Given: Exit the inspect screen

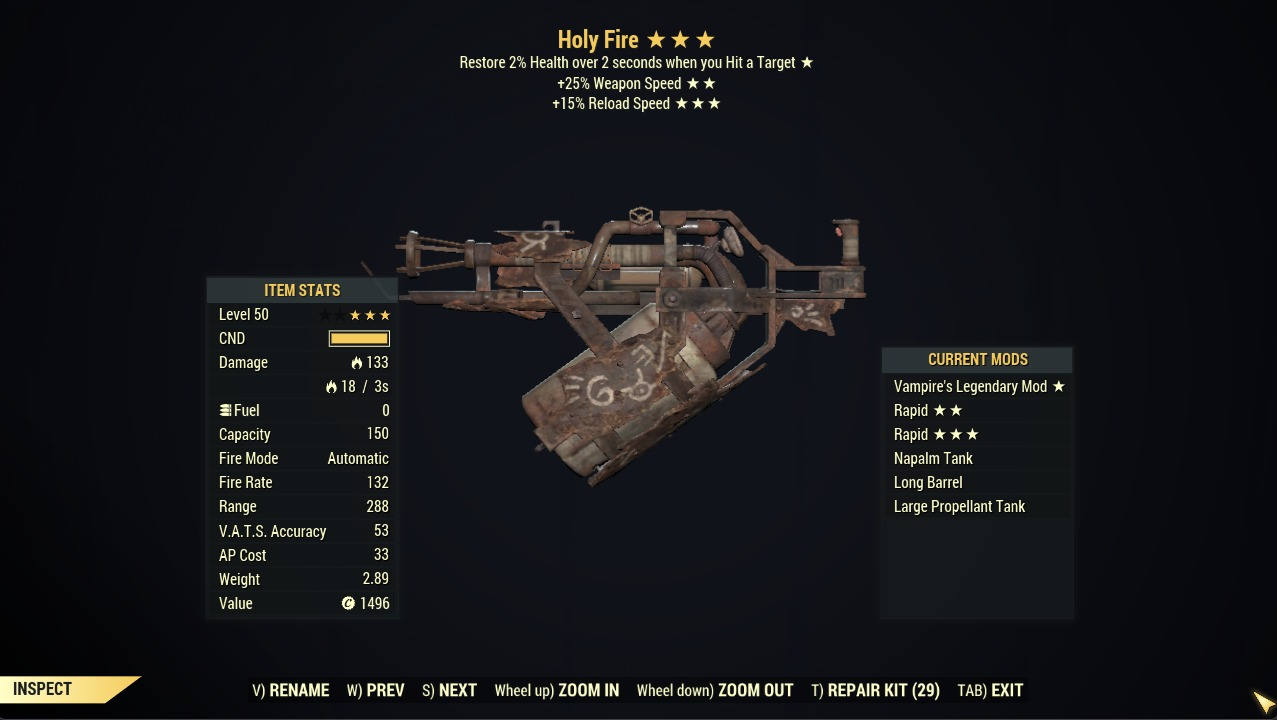Looking at the screenshot, I should coord(990,690).
